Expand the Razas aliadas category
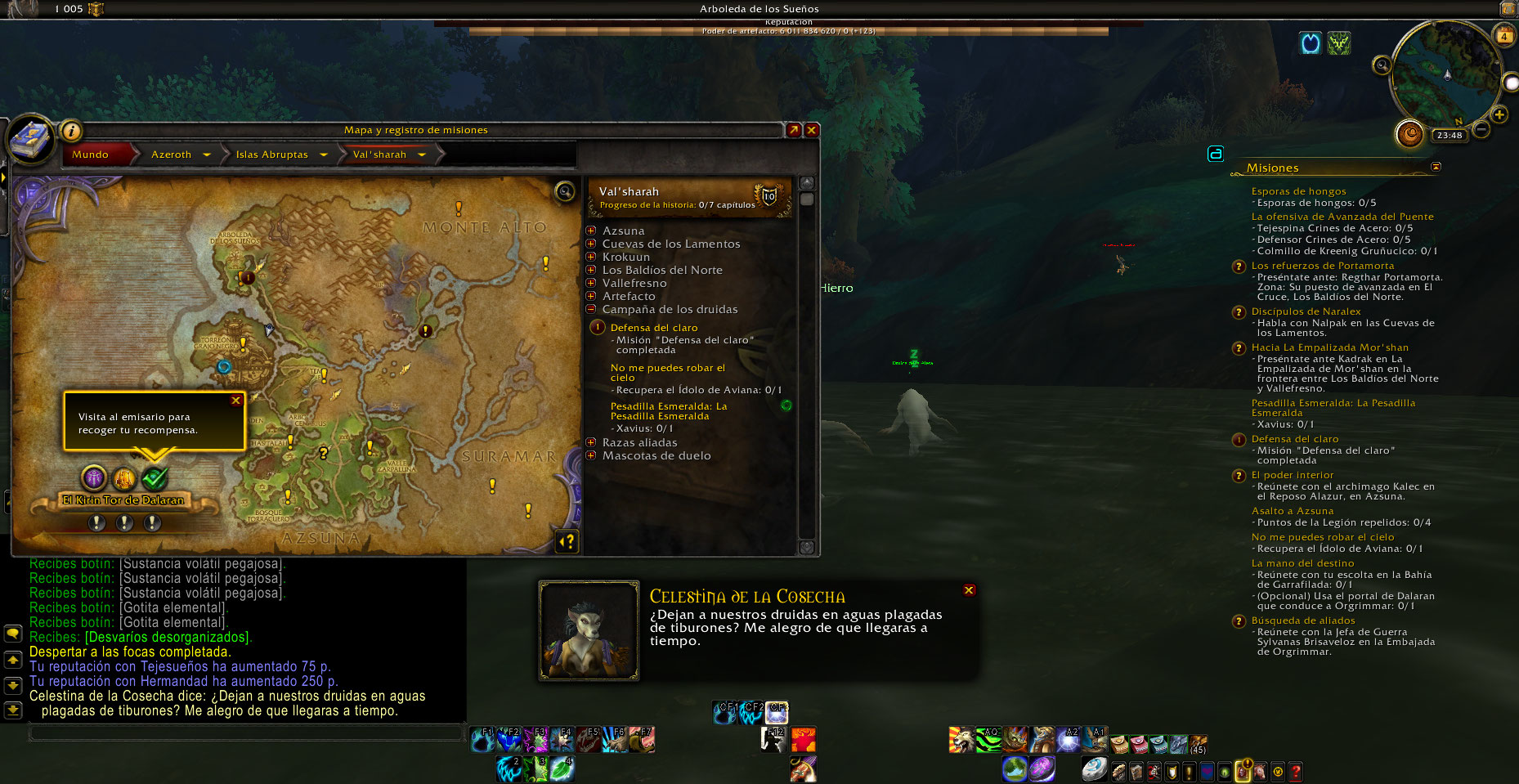This screenshot has height=784, width=1519. [x=591, y=442]
